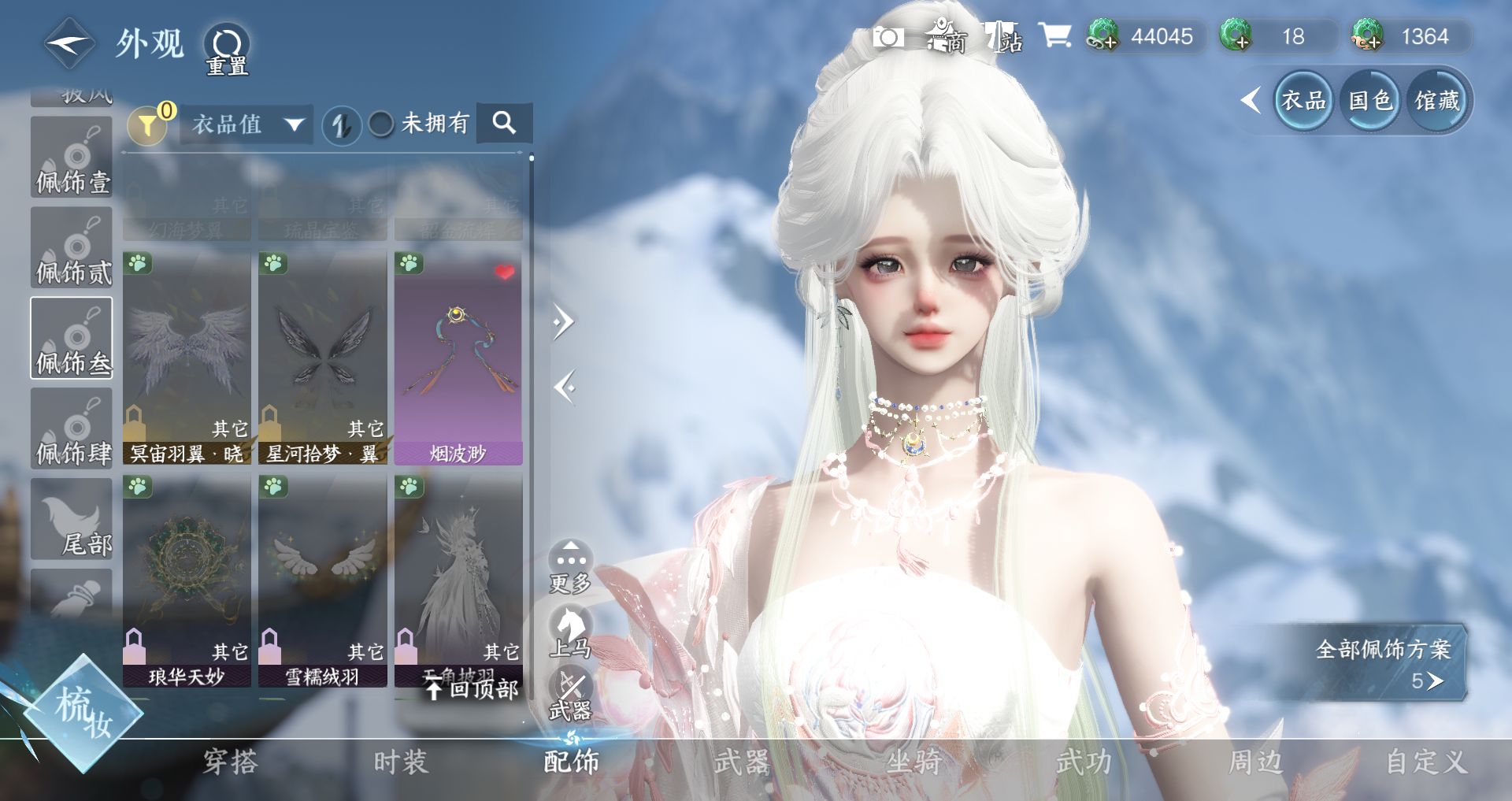Select the 佩饰贰 accessory slot
Image resolution: width=1512 pixels, height=801 pixels.
pyautogui.click(x=72, y=247)
